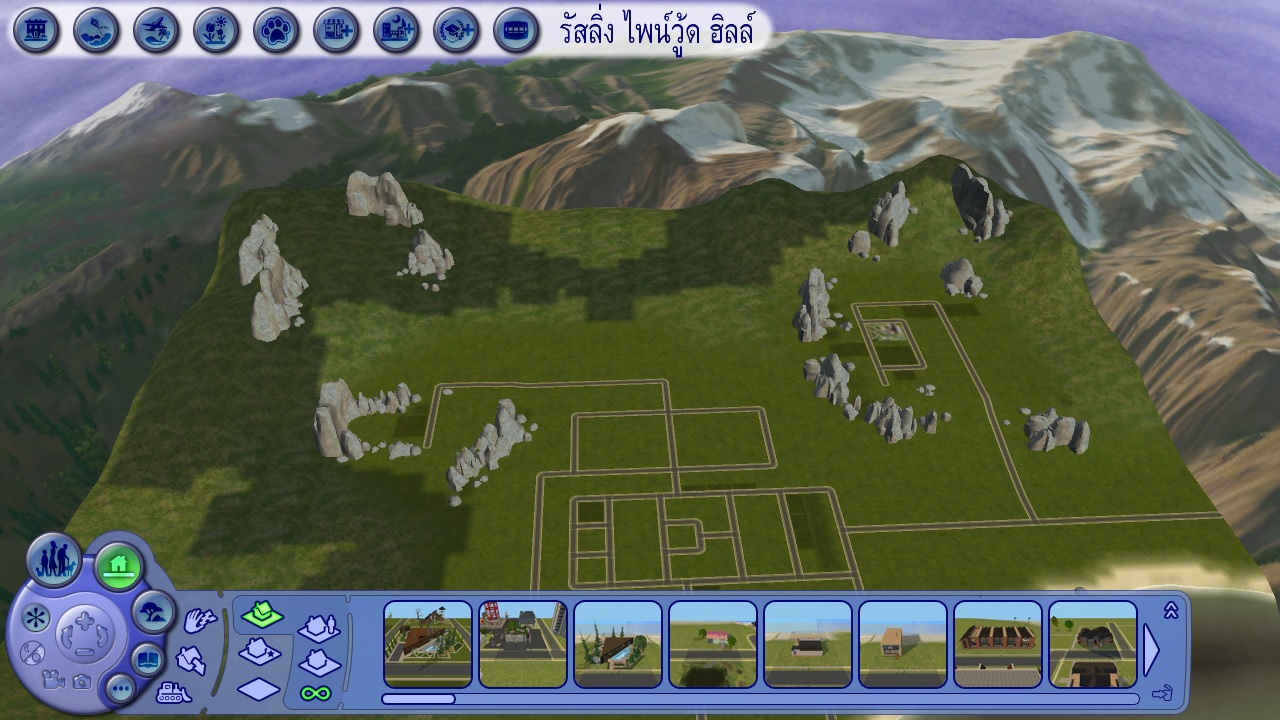Select the empty lot diamond category
The height and width of the screenshot is (720, 1280).
[259, 689]
